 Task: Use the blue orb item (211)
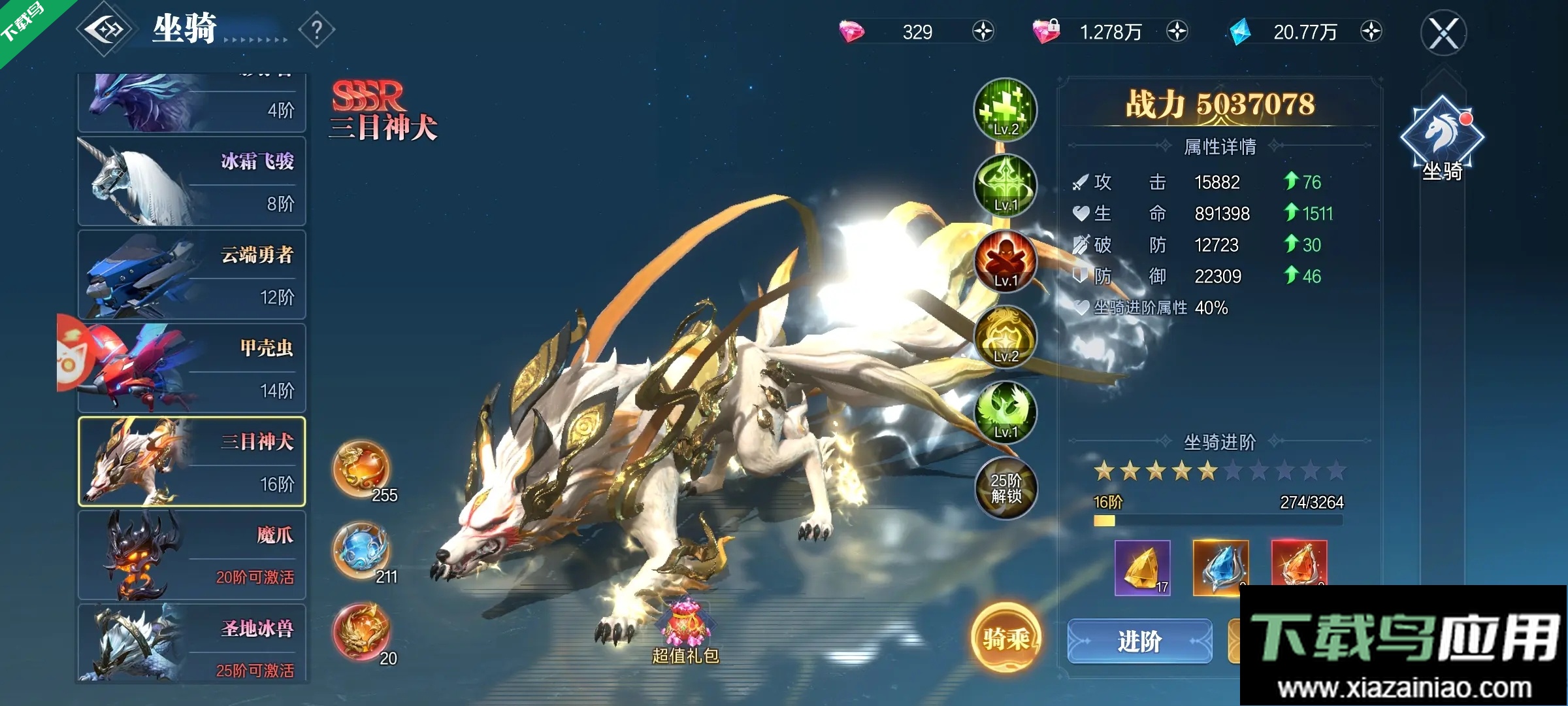[363, 551]
